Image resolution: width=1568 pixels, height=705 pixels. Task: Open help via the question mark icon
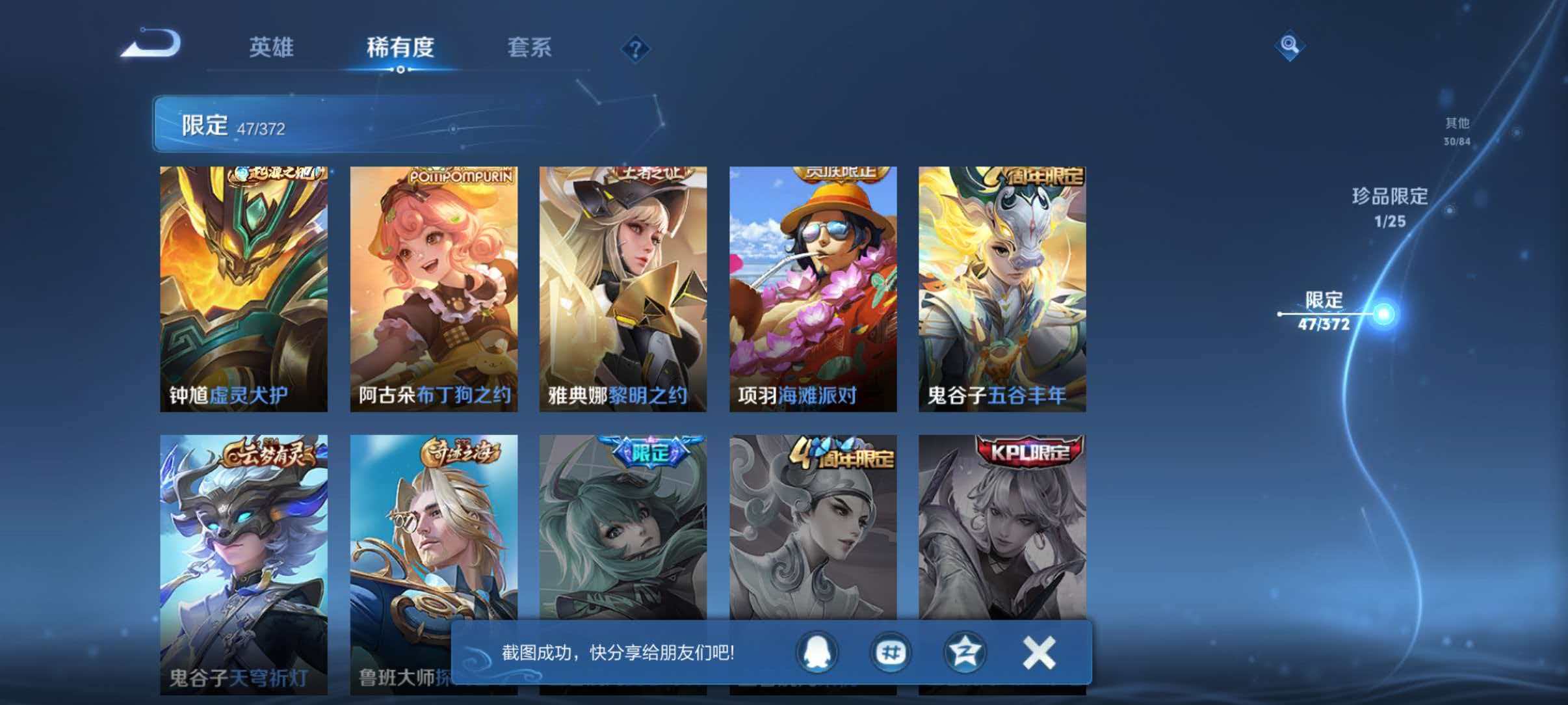click(x=636, y=49)
